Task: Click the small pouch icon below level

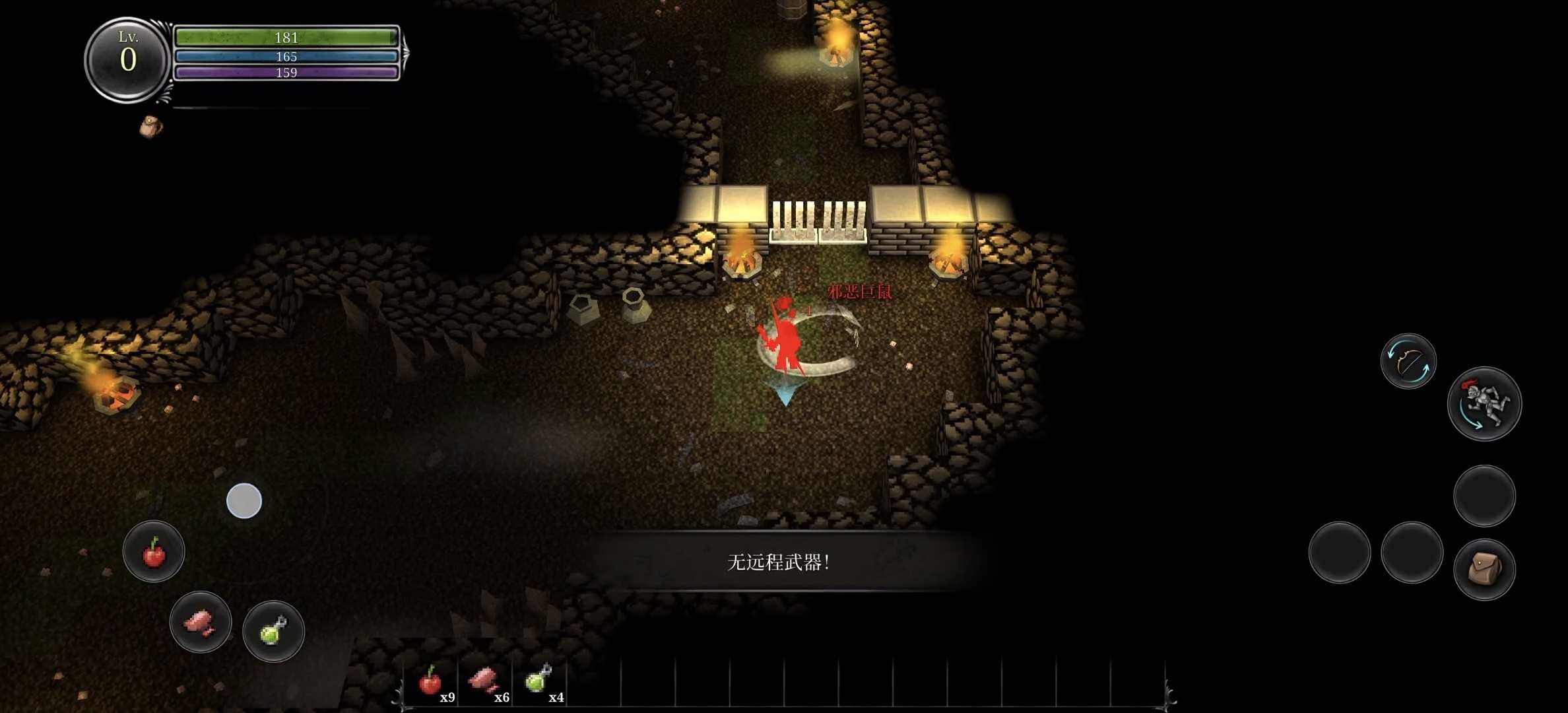Action: (151, 127)
